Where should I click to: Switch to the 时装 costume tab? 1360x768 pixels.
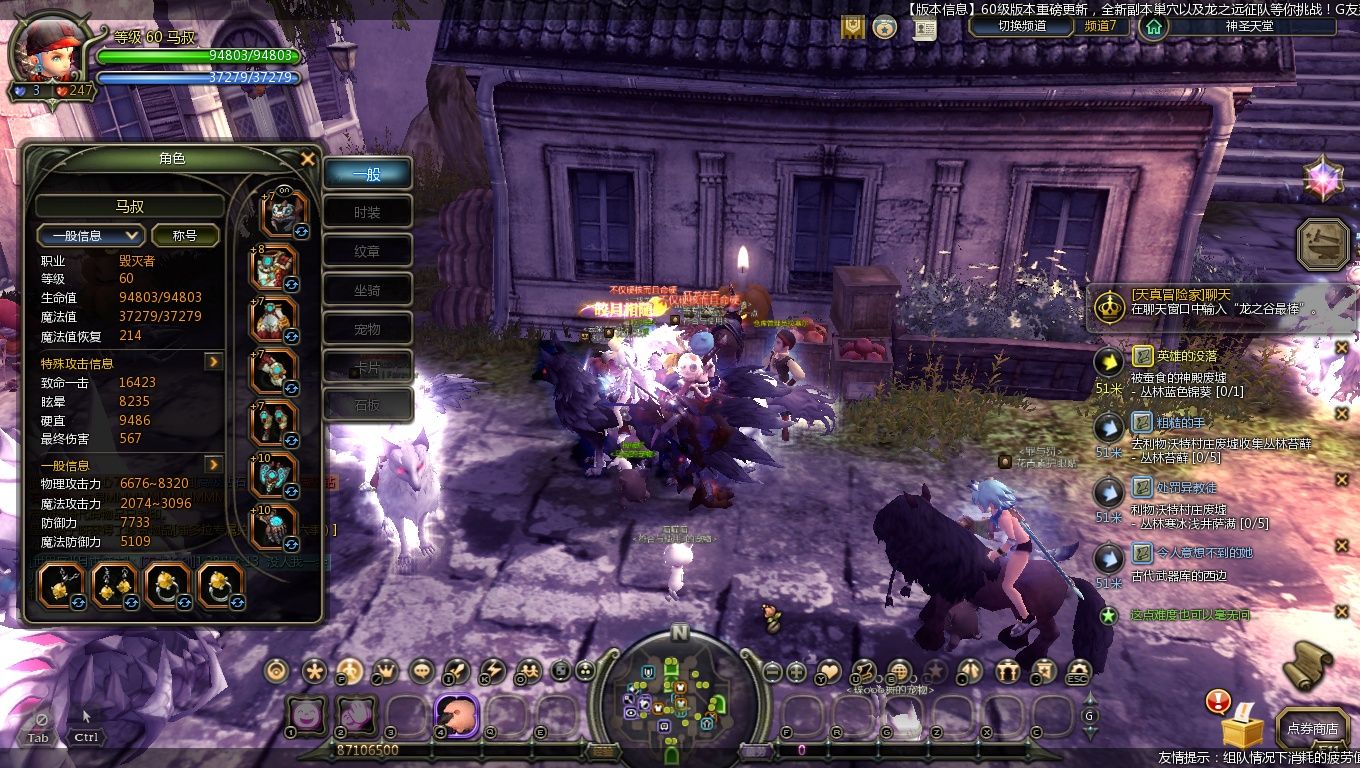(x=367, y=212)
